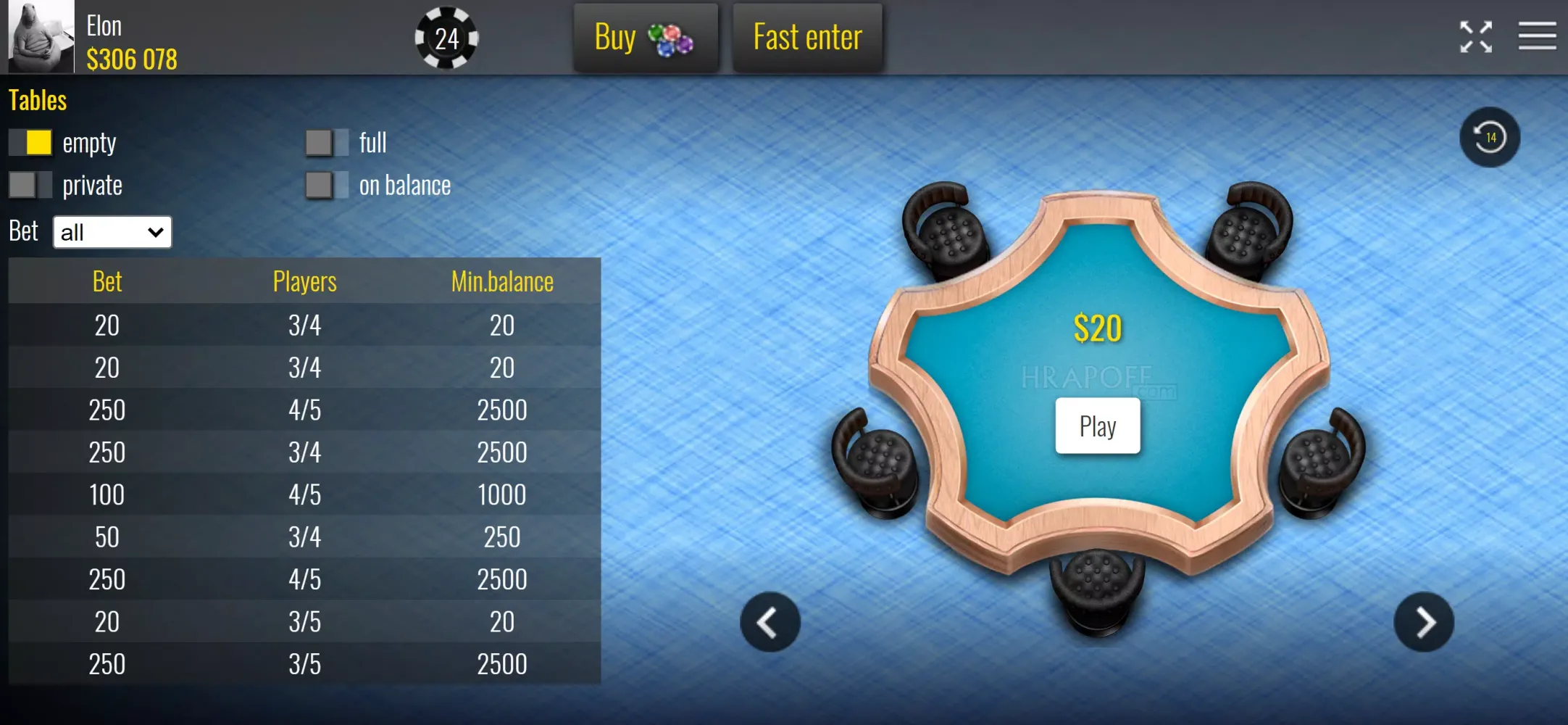Hit Play on the $20 table
1568x725 pixels.
pyautogui.click(x=1097, y=426)
